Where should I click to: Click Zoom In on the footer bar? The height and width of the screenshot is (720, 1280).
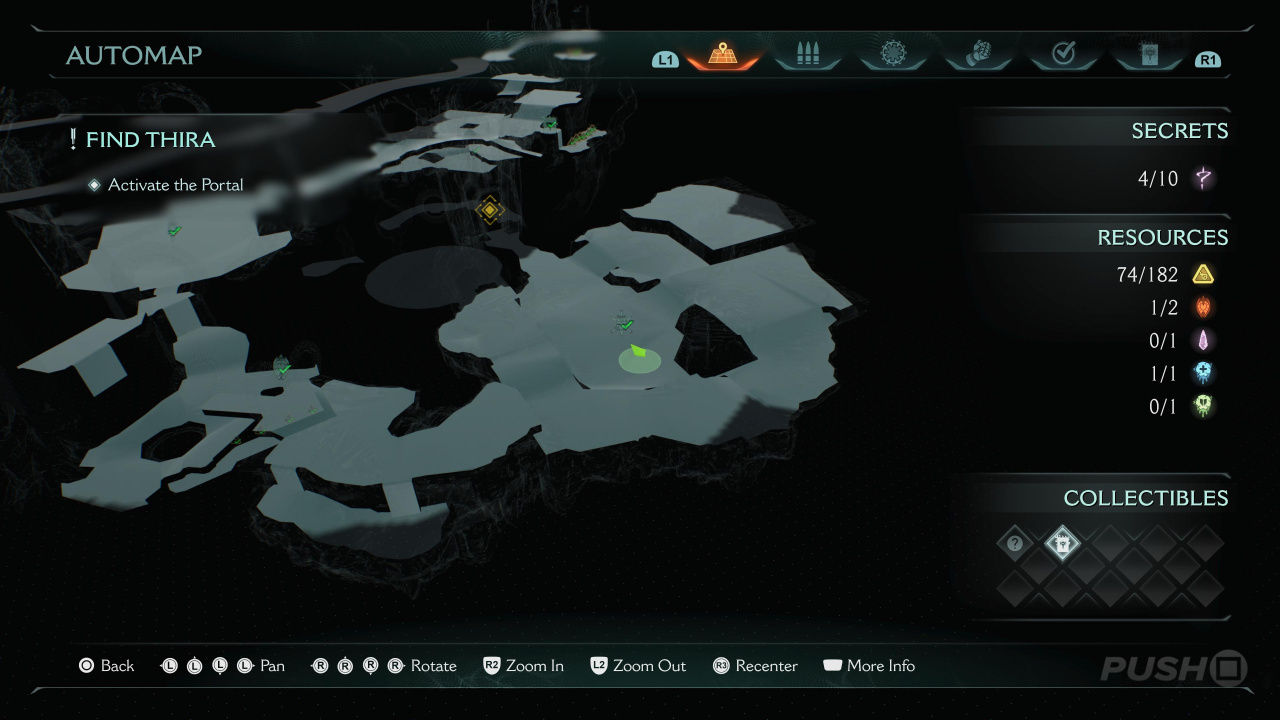[x=523, y=666]
